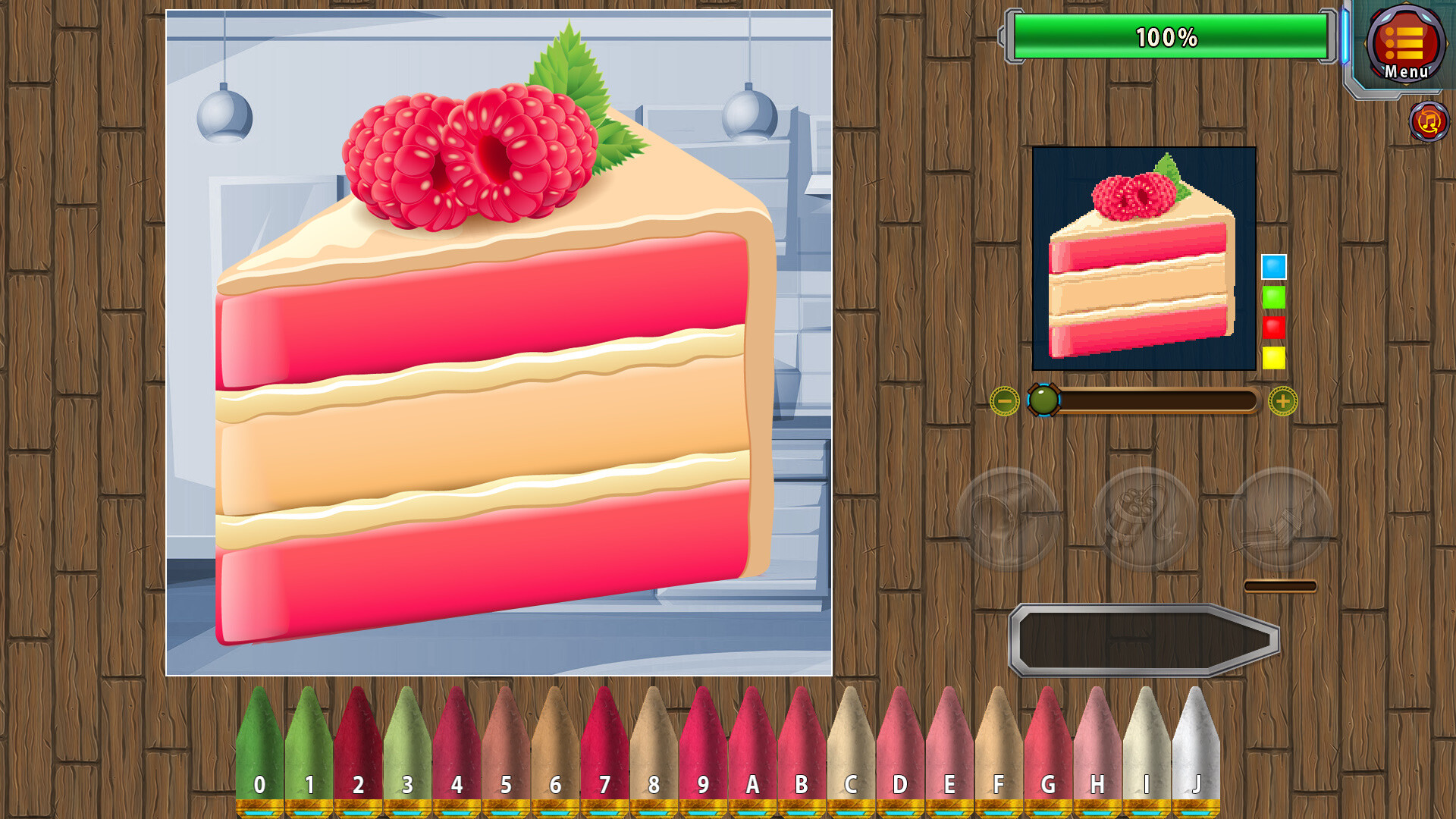The height and width of the screenshot is (819, 1456).
Task: Activate the paint bucket power-up
Action: pos(1007,516)
